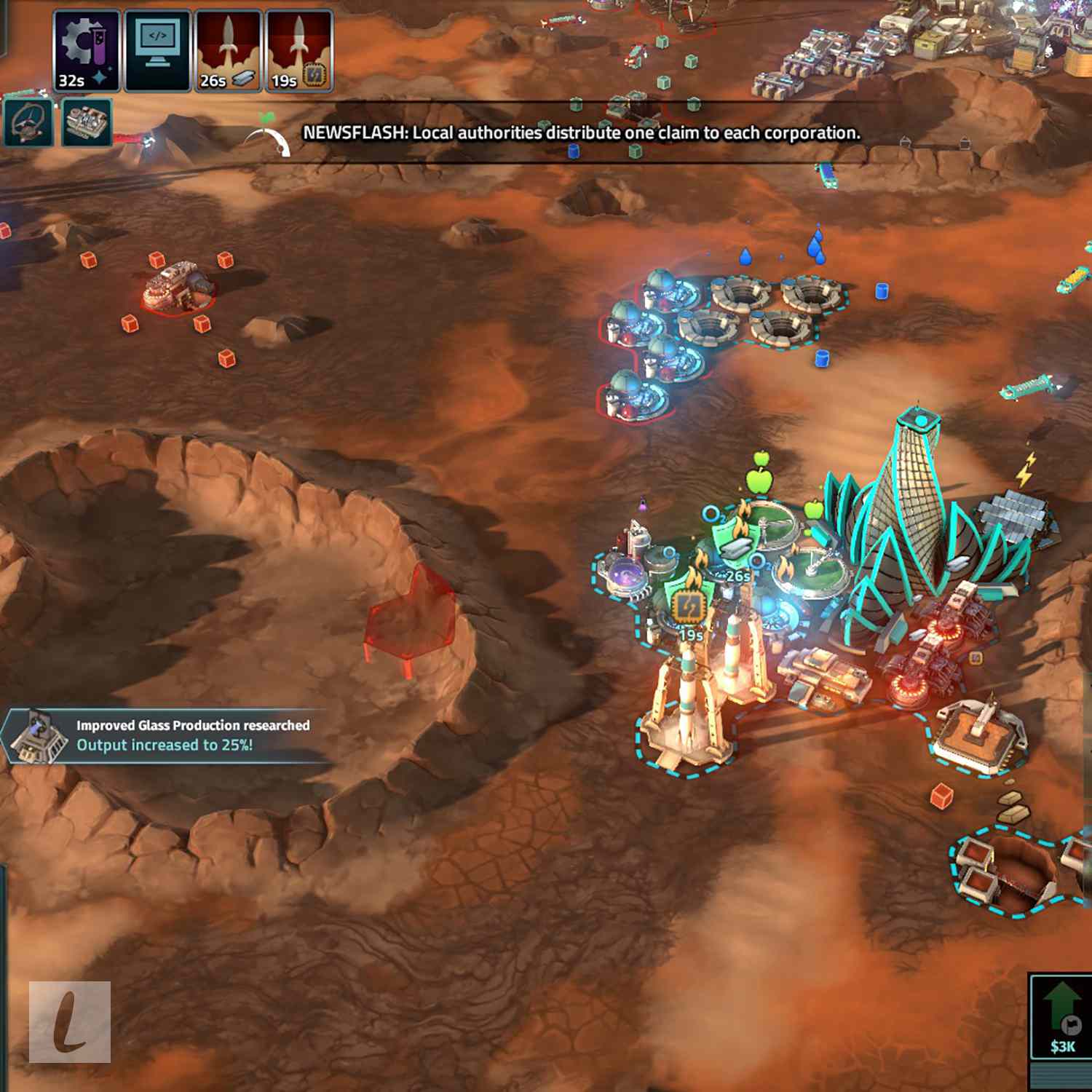Click the stylized L watermark logo
The height and width of the screenshot is (1092, 1092).
(x=70, y=1021)
